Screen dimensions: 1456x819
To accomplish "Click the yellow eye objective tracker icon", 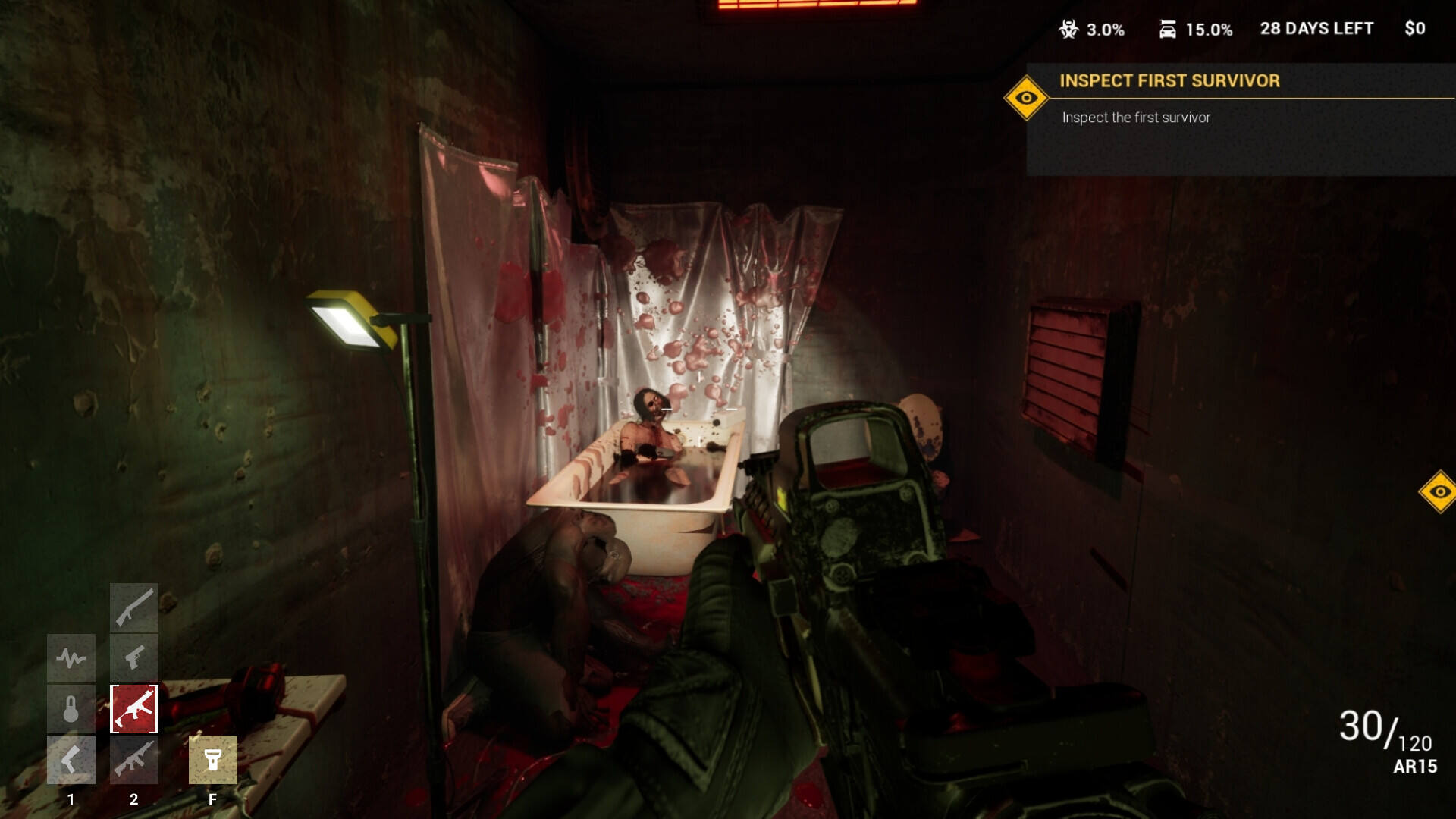I will (1026, 98).
